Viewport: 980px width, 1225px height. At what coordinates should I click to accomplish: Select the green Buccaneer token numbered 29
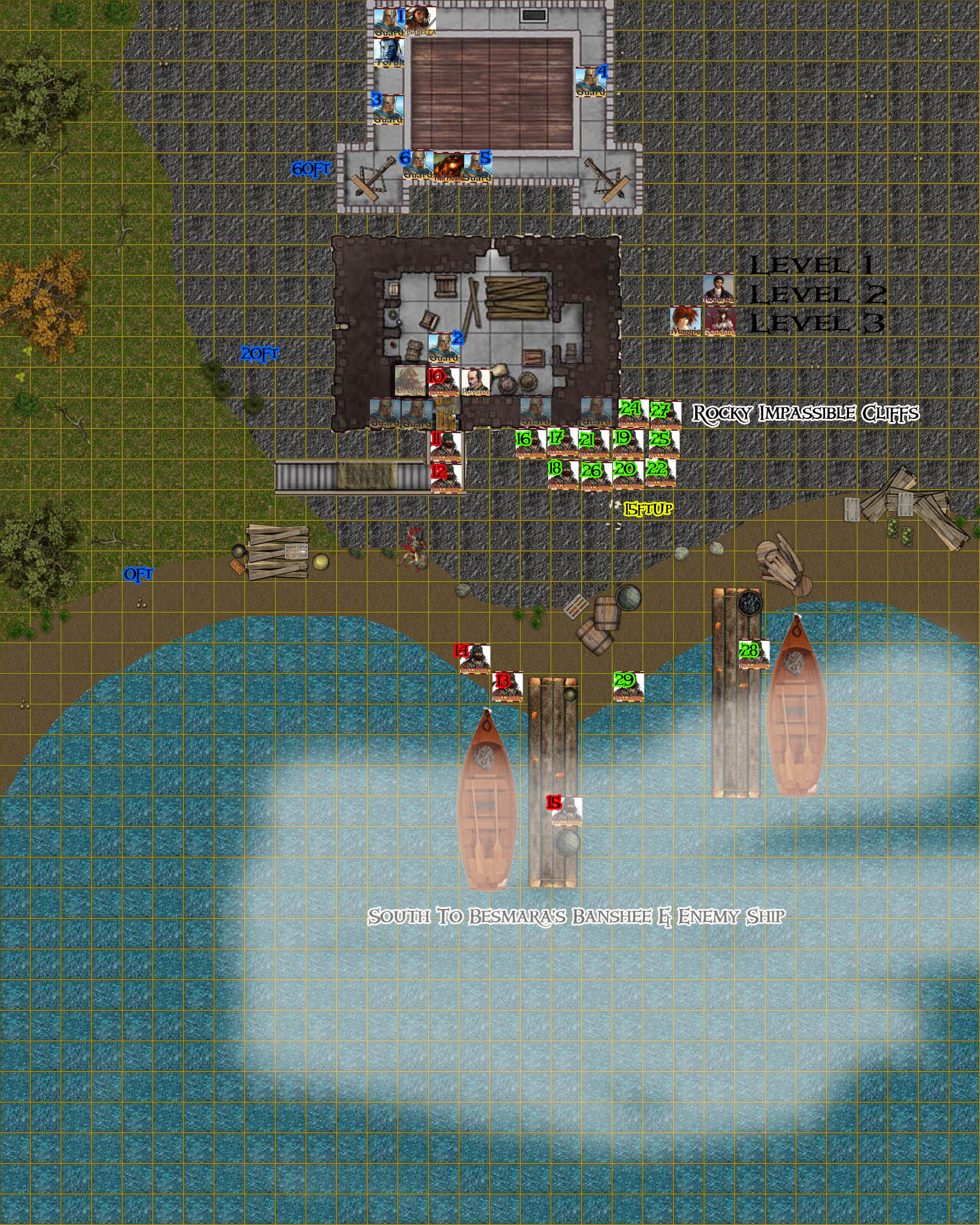[628, 687]
